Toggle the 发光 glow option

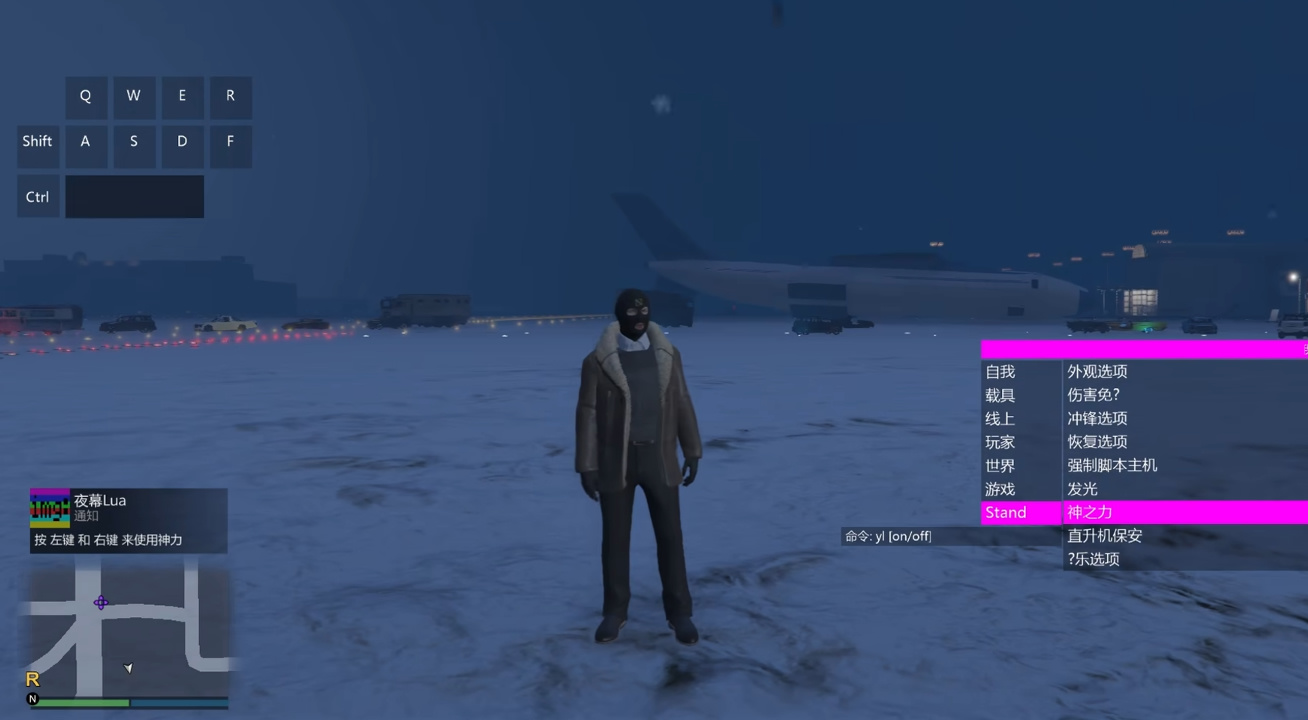(x=1080, y=489)
